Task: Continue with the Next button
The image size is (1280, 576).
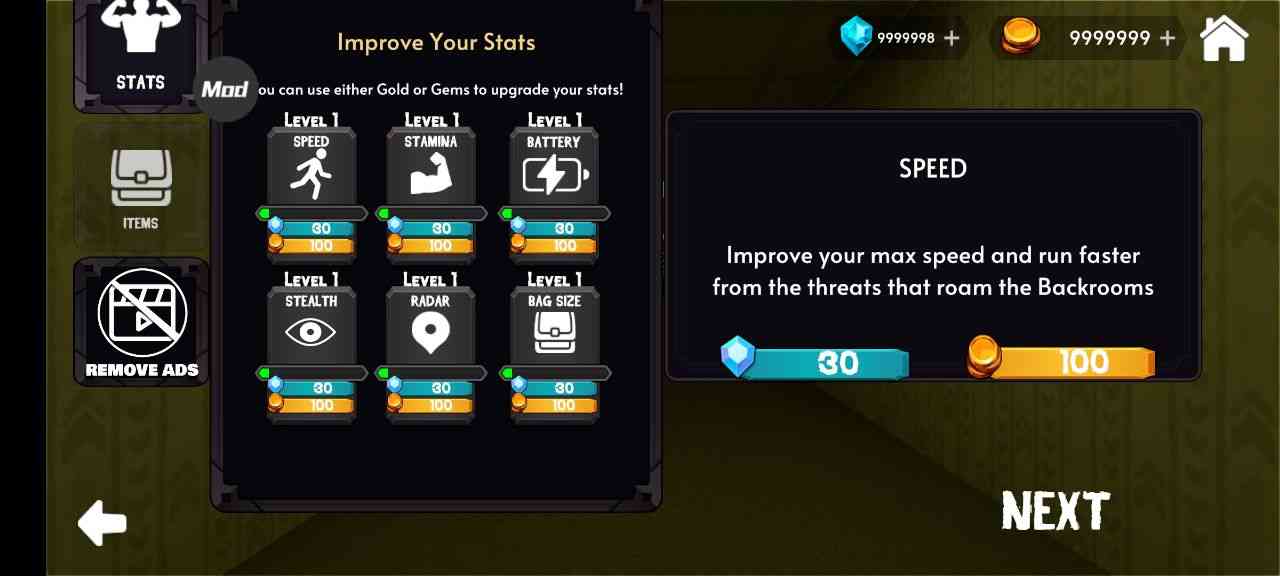Action: click(x=1055, y=511)
